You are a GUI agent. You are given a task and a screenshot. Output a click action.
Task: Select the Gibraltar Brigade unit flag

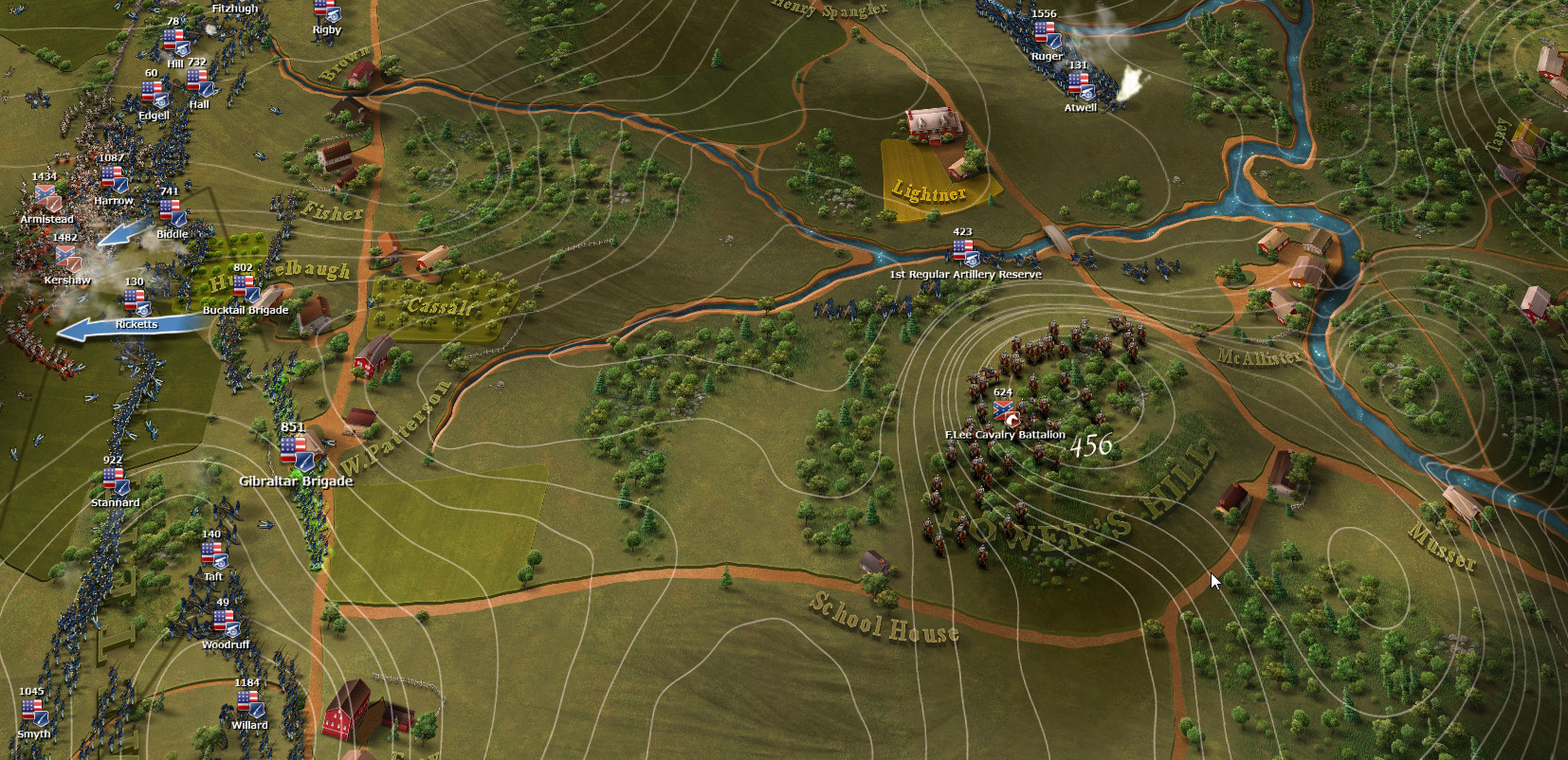point(297,451)
